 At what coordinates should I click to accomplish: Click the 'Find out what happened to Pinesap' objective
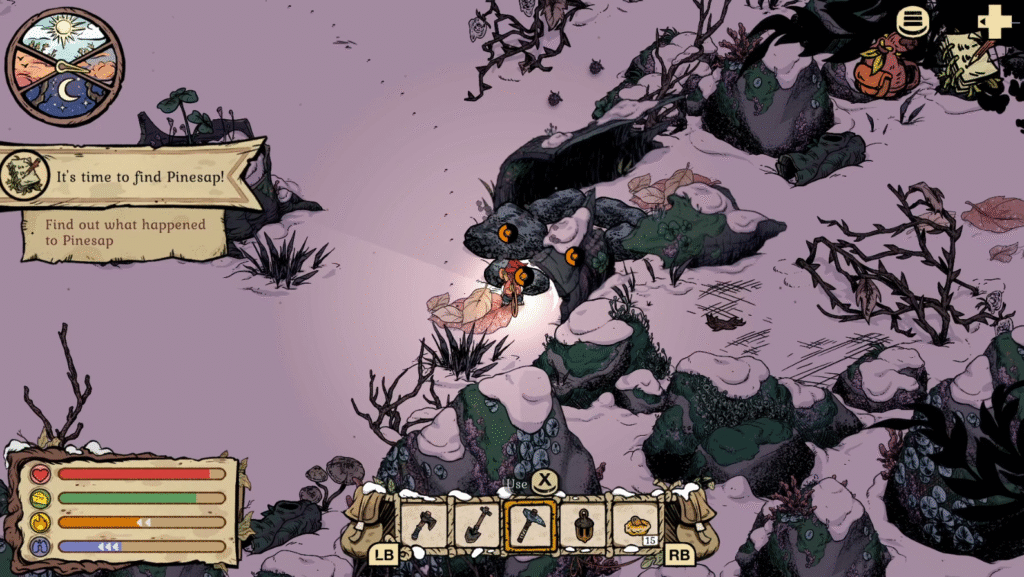click(125, 233)
